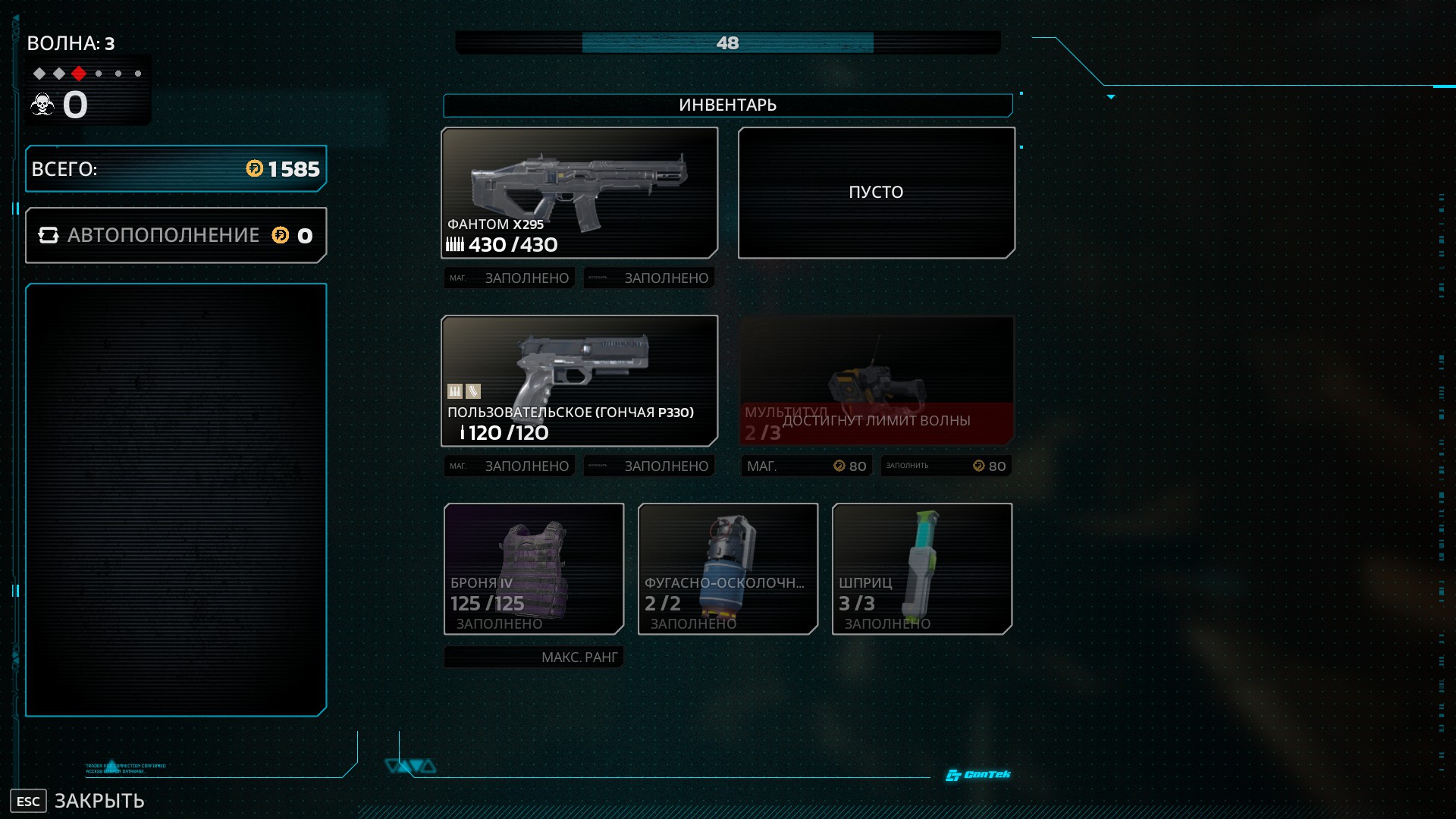Select the Шприц syringe slot
Screen dimensions: 1456x819
tap(921, 569)
